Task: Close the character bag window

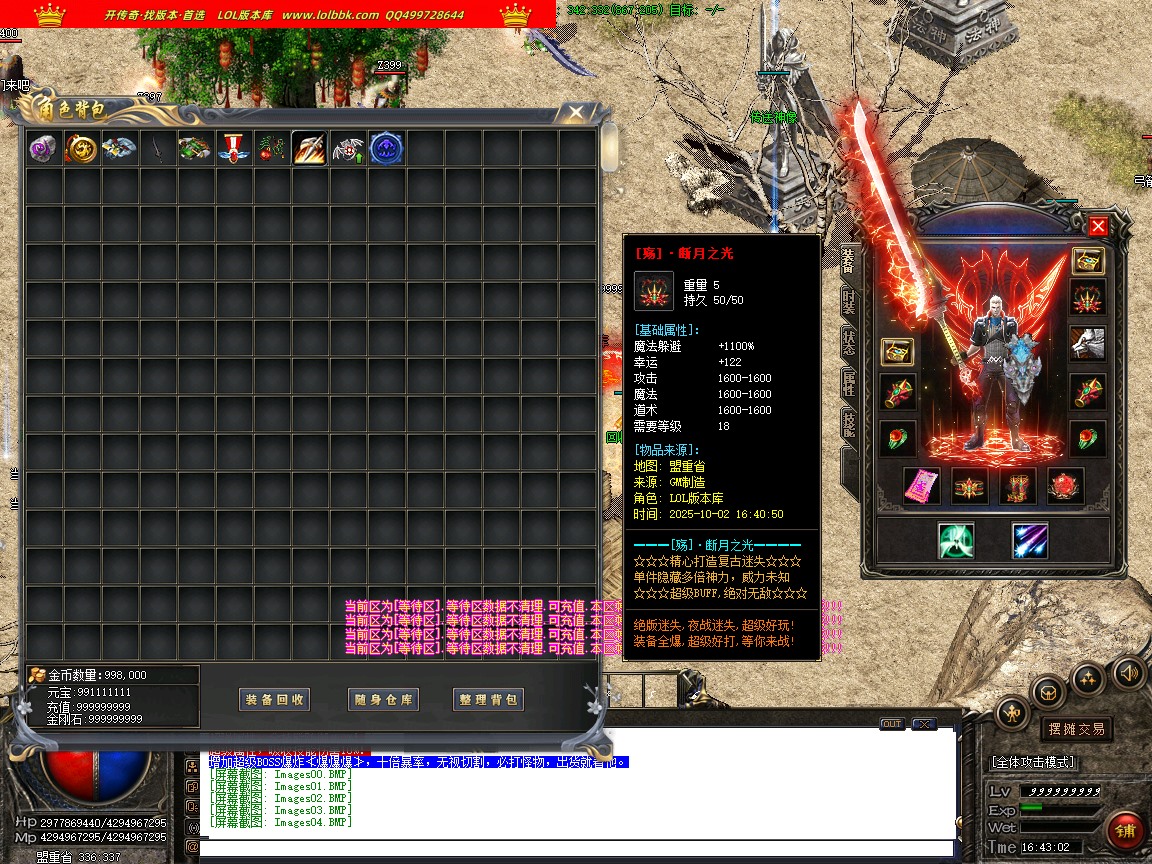Action: 575,112
